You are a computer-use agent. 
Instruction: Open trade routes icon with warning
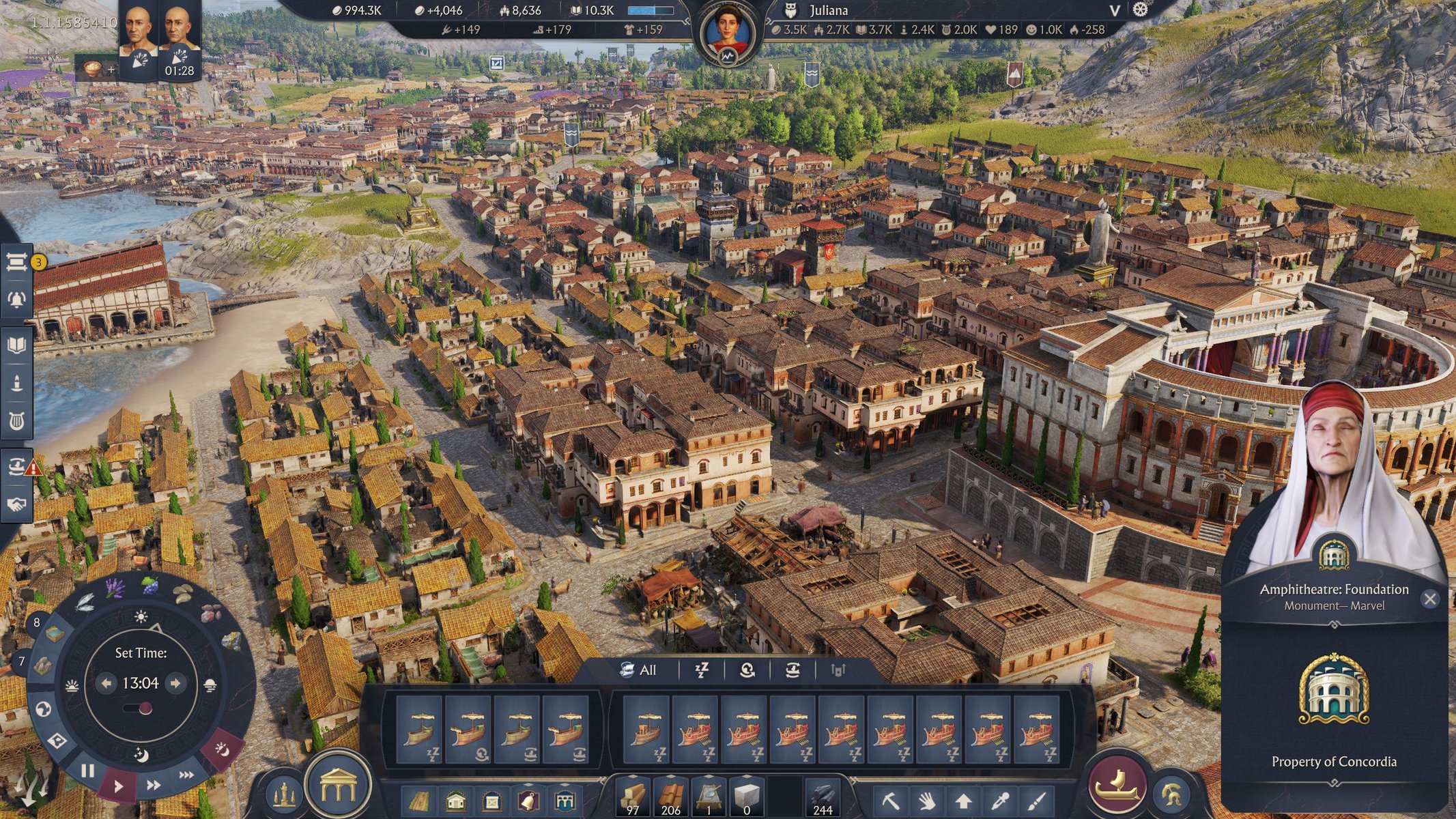17,466
